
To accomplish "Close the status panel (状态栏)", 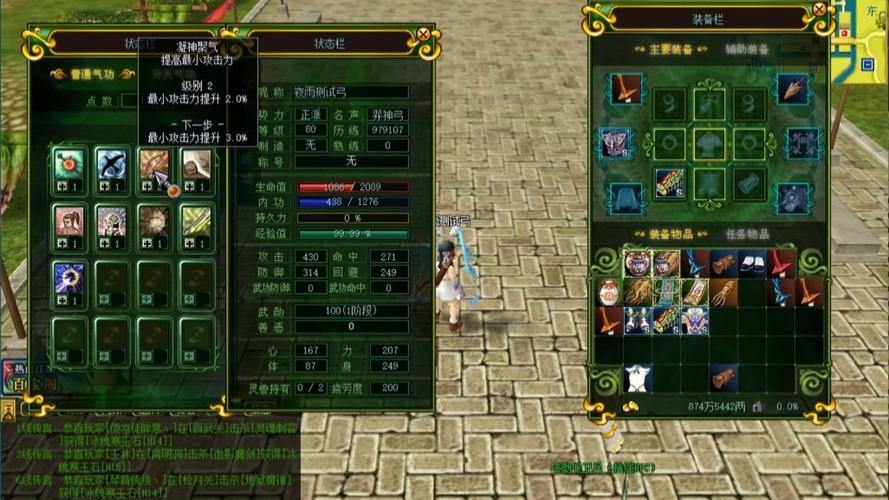I will tap(423, 35).
